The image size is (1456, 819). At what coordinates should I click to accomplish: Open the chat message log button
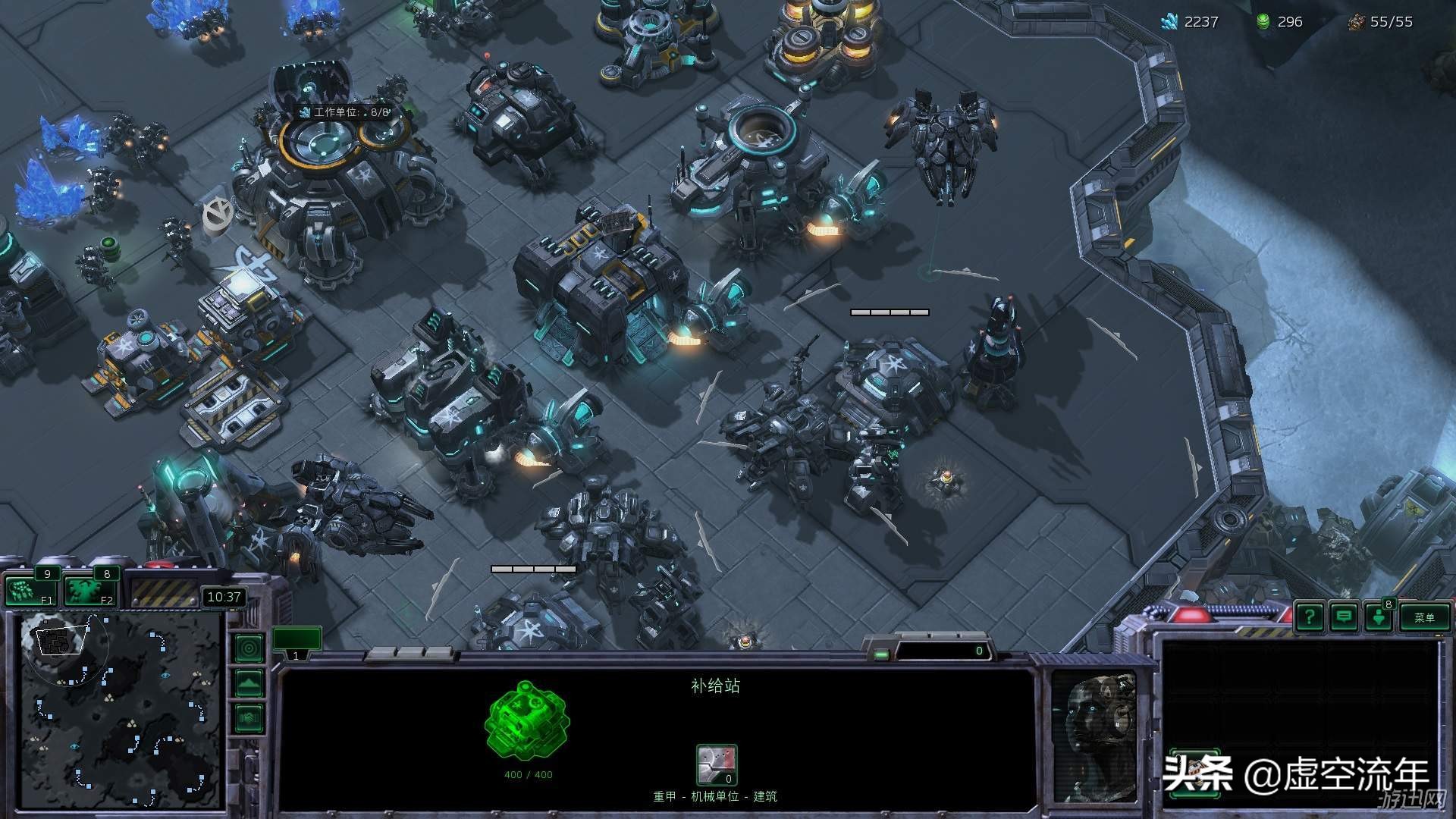[x=1344, y=617]
